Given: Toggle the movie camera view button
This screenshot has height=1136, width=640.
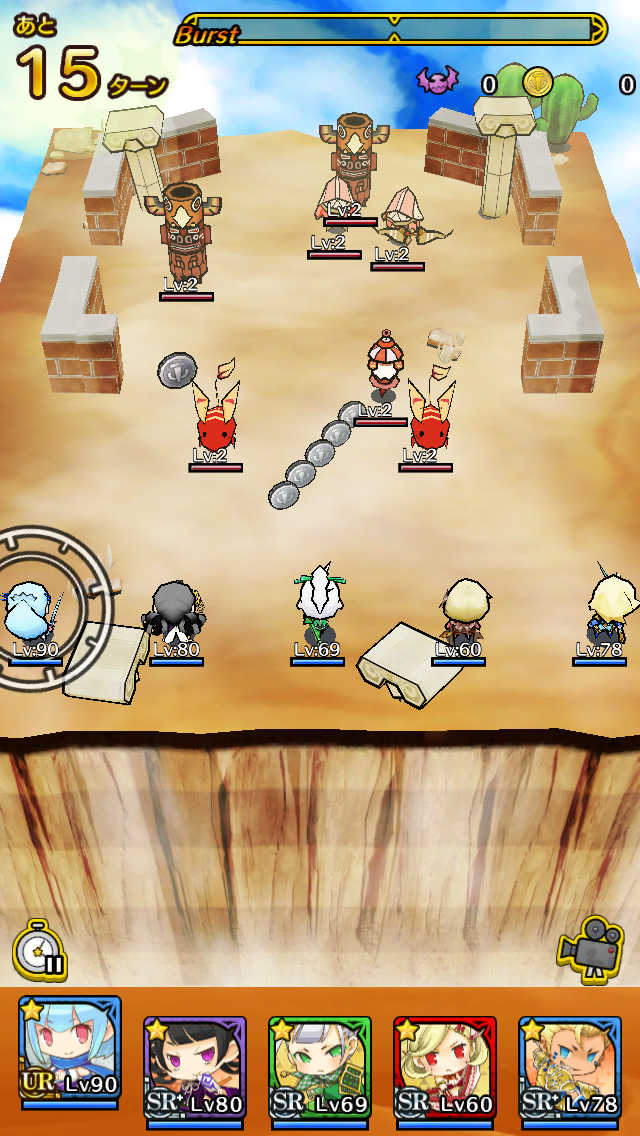Looking at the screenshot, I should pyautogui.click(x=590, y=945).
